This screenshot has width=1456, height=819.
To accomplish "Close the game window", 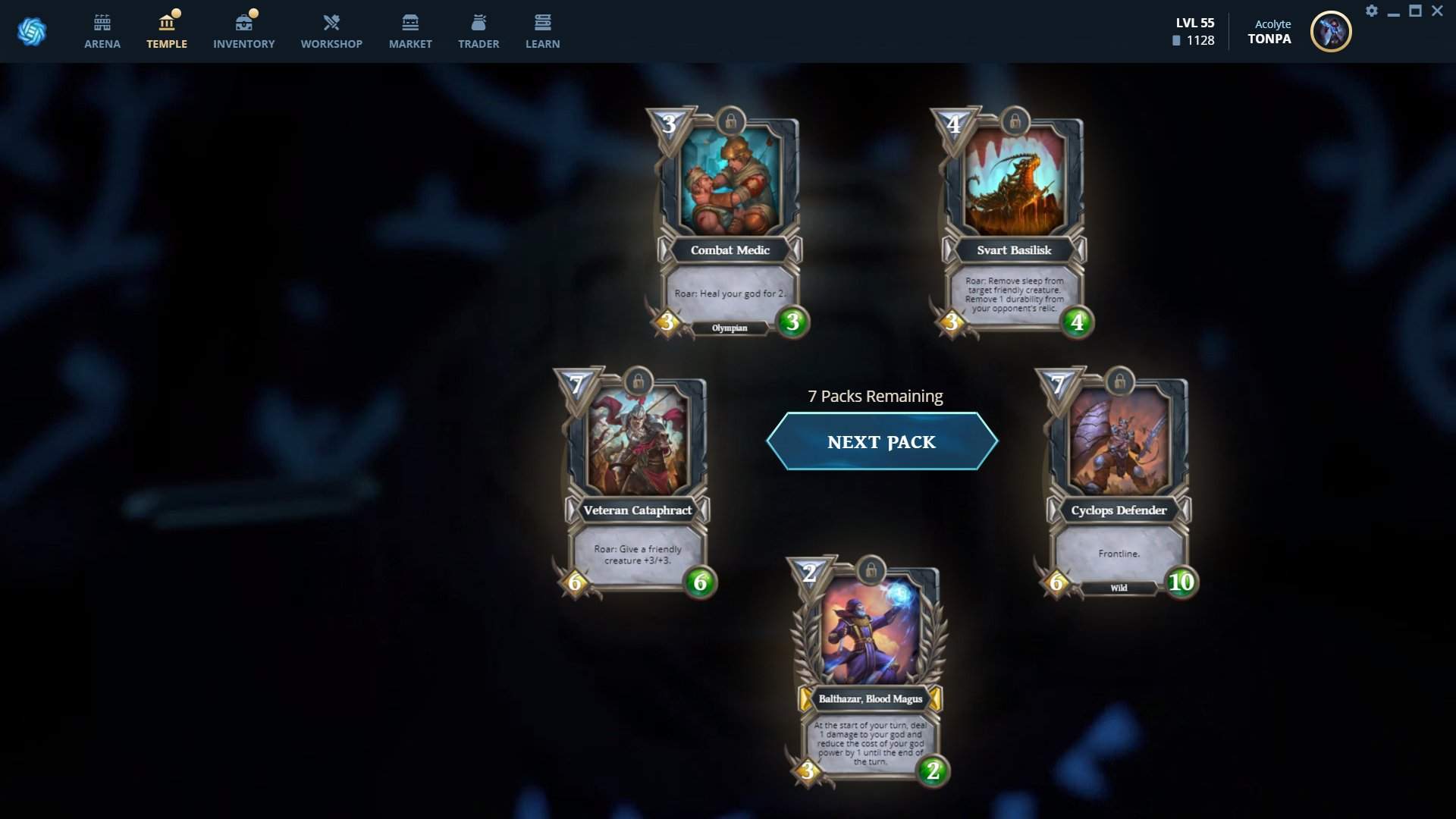I will [1437, 11].
